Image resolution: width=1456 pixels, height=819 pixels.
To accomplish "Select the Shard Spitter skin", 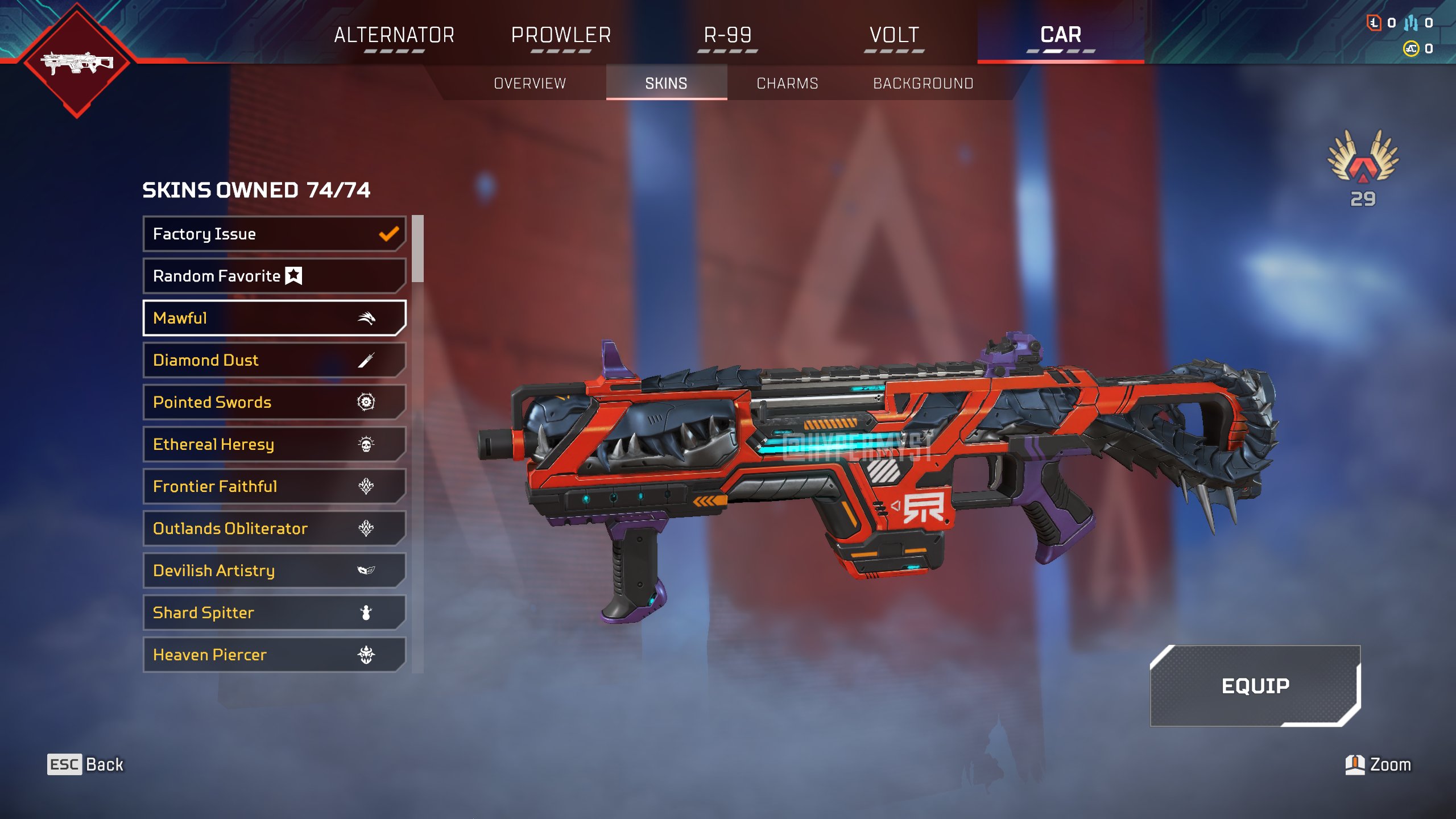I will (x=274, y=613).
